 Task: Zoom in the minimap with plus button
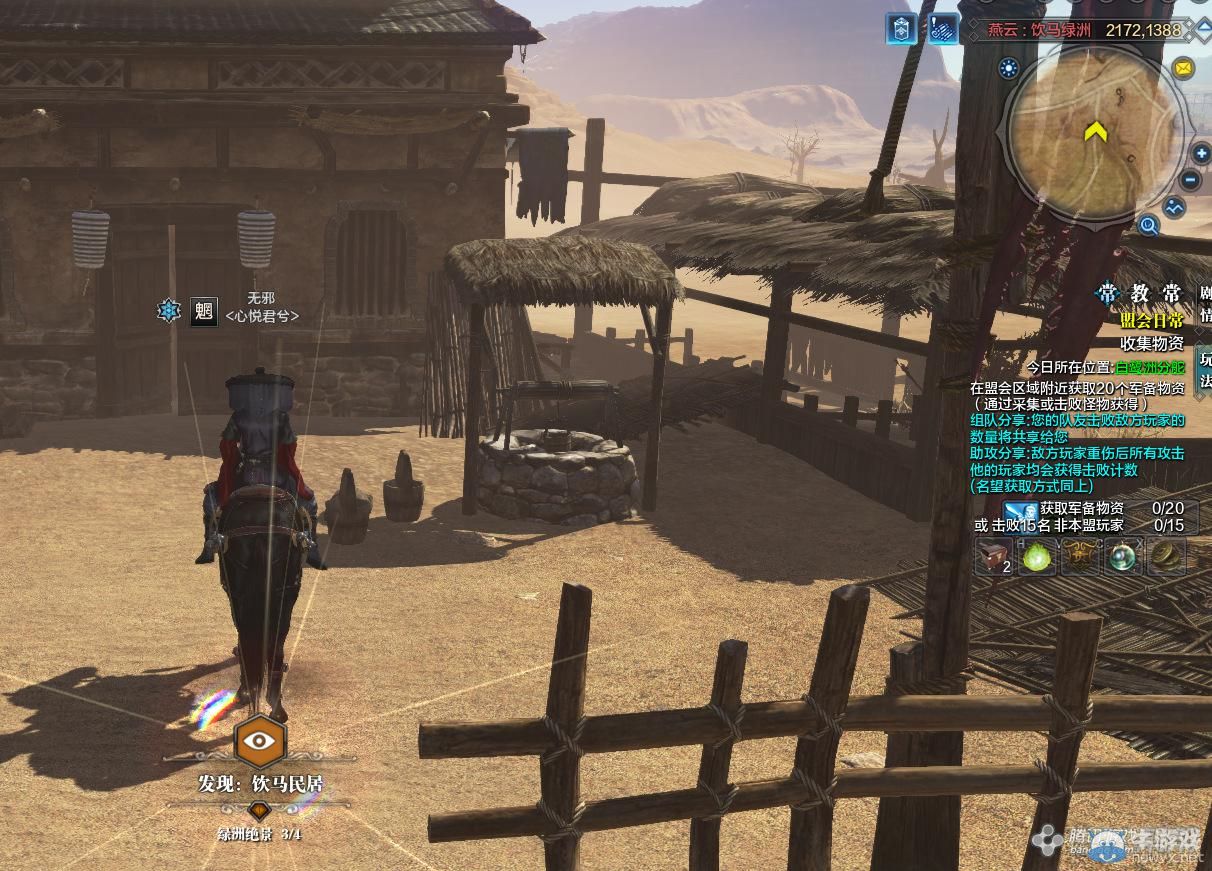(x=1201, y=154)
